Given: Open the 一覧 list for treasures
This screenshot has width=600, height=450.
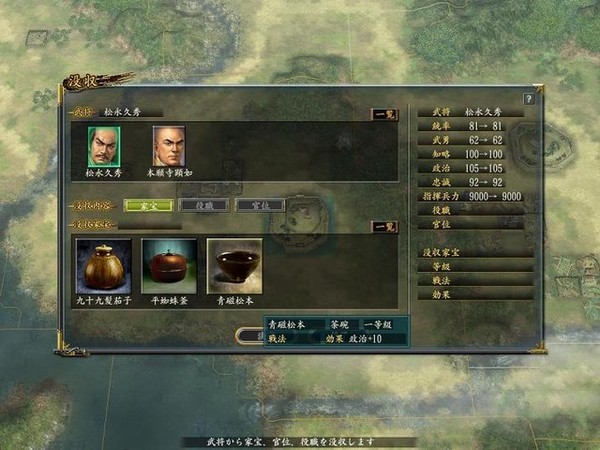Looking at the screenshot, I should [383, 227].
